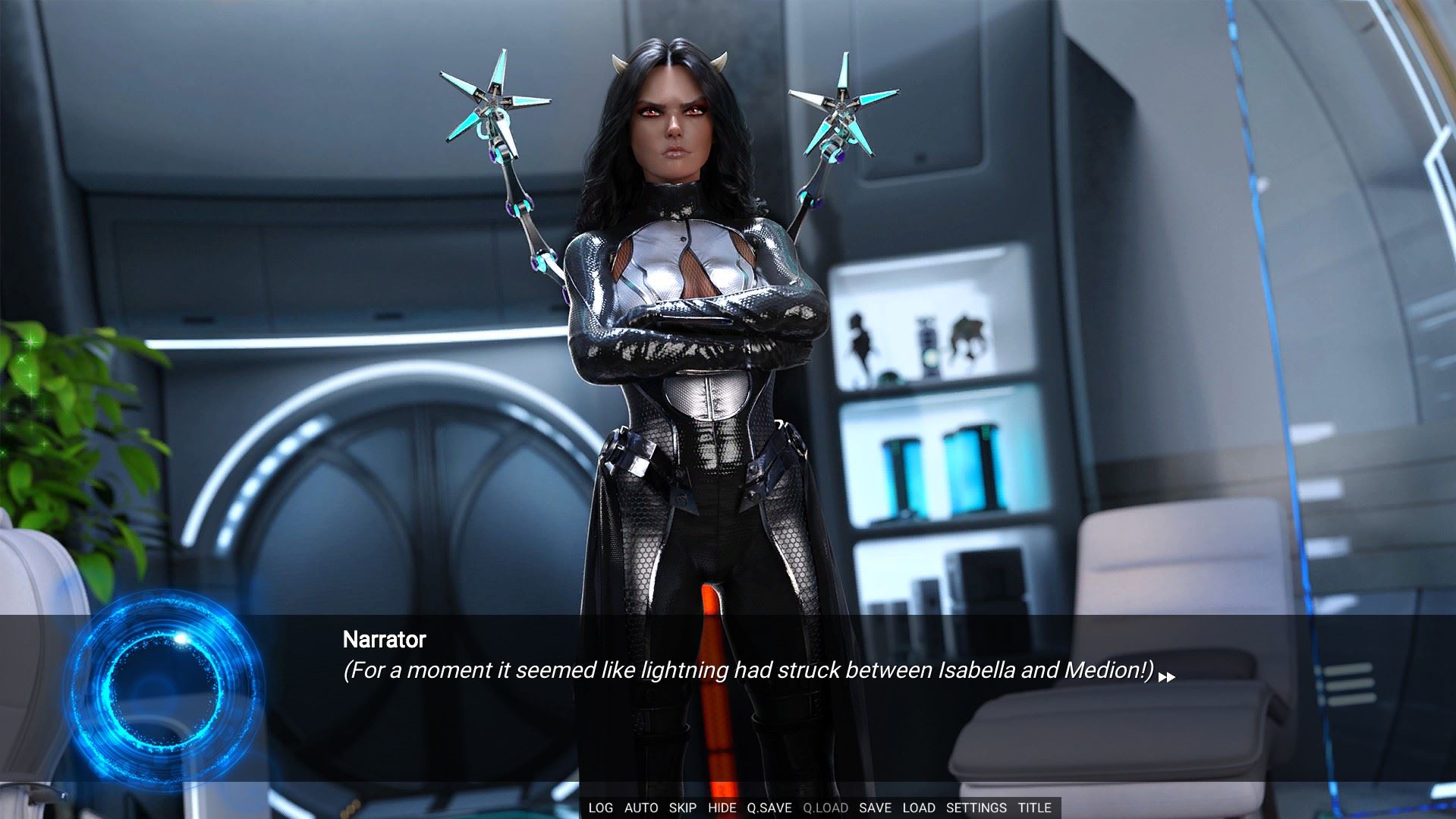Screen dimensions: 1456x819
Task: Quick load using Q.LOAD
Action: click(825, 808)
